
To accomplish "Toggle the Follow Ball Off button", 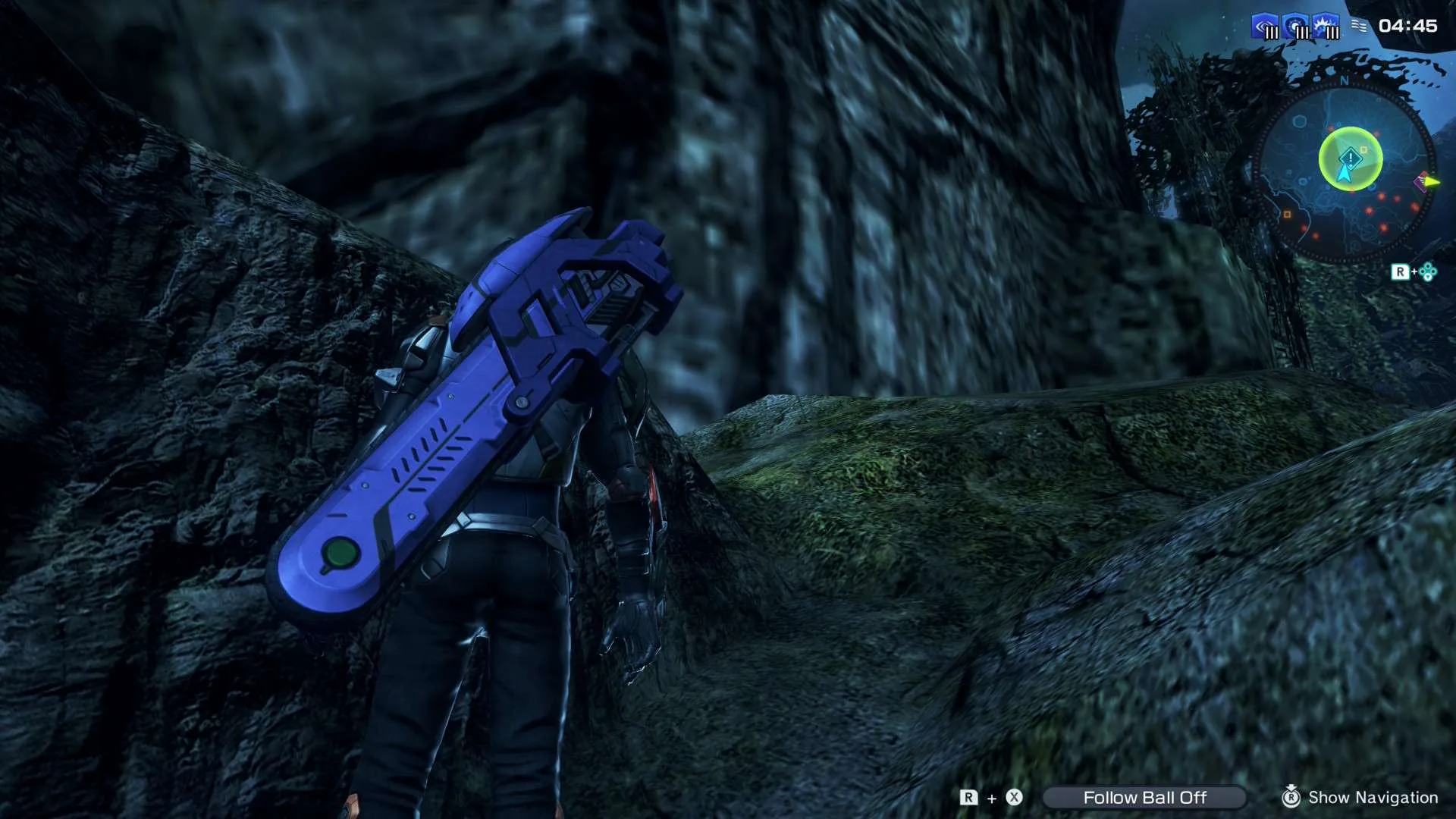I will coord(1144,797).
